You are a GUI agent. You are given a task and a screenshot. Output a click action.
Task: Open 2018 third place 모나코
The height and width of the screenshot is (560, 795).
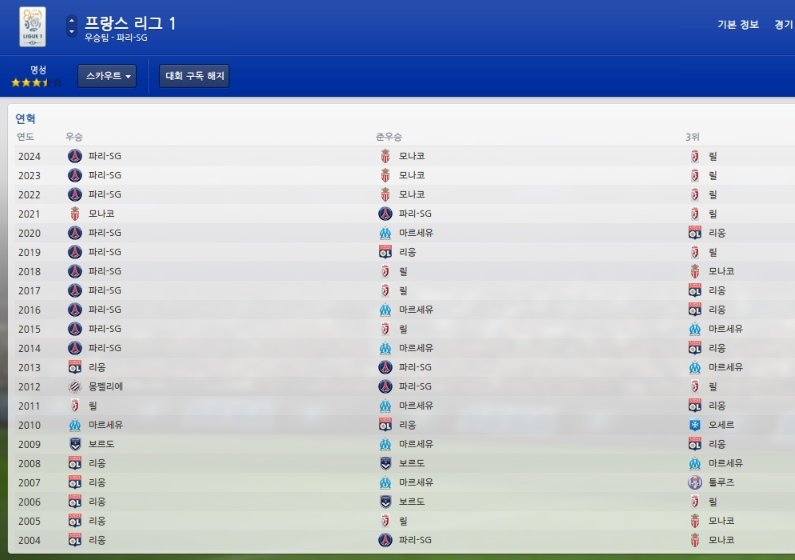coord(722,272)
